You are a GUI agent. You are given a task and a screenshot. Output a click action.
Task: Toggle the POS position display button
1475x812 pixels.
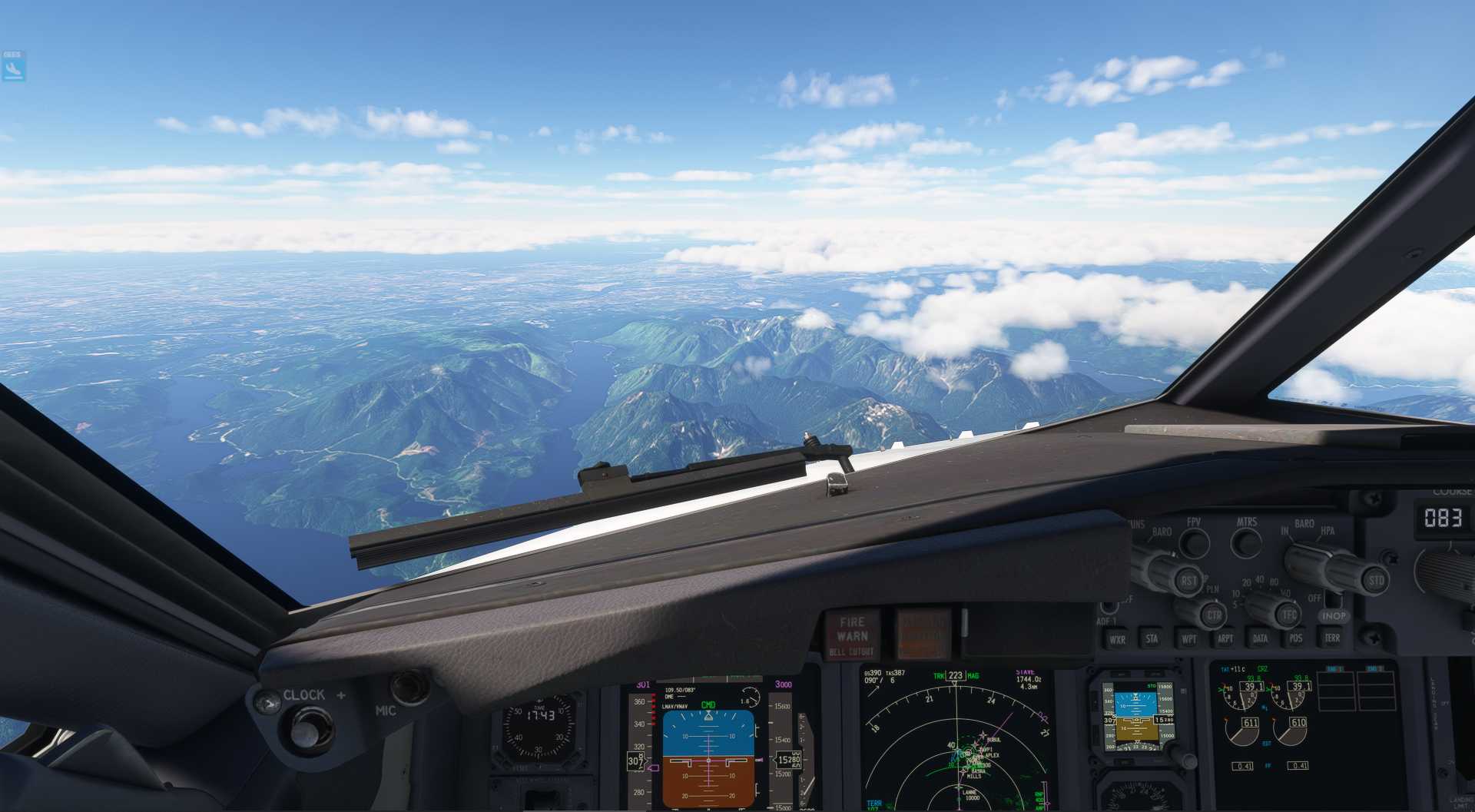point(1295,638)
